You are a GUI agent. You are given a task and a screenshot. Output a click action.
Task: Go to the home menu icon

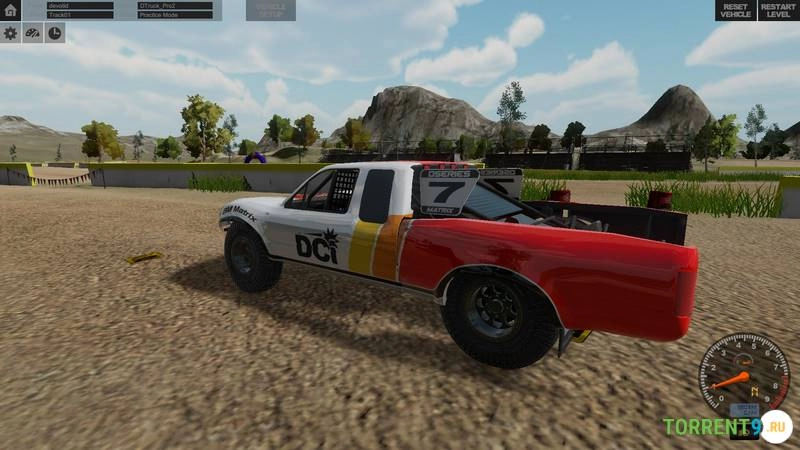[11, 10]
